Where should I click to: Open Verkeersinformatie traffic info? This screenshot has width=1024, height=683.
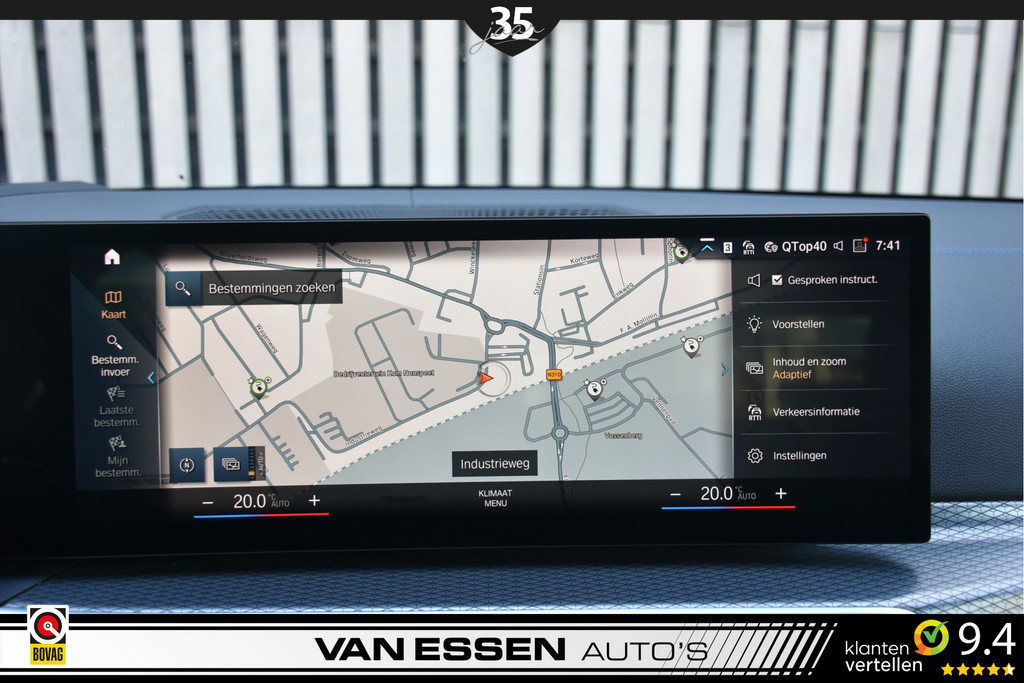pyautogui.click(x=815, y=412)
